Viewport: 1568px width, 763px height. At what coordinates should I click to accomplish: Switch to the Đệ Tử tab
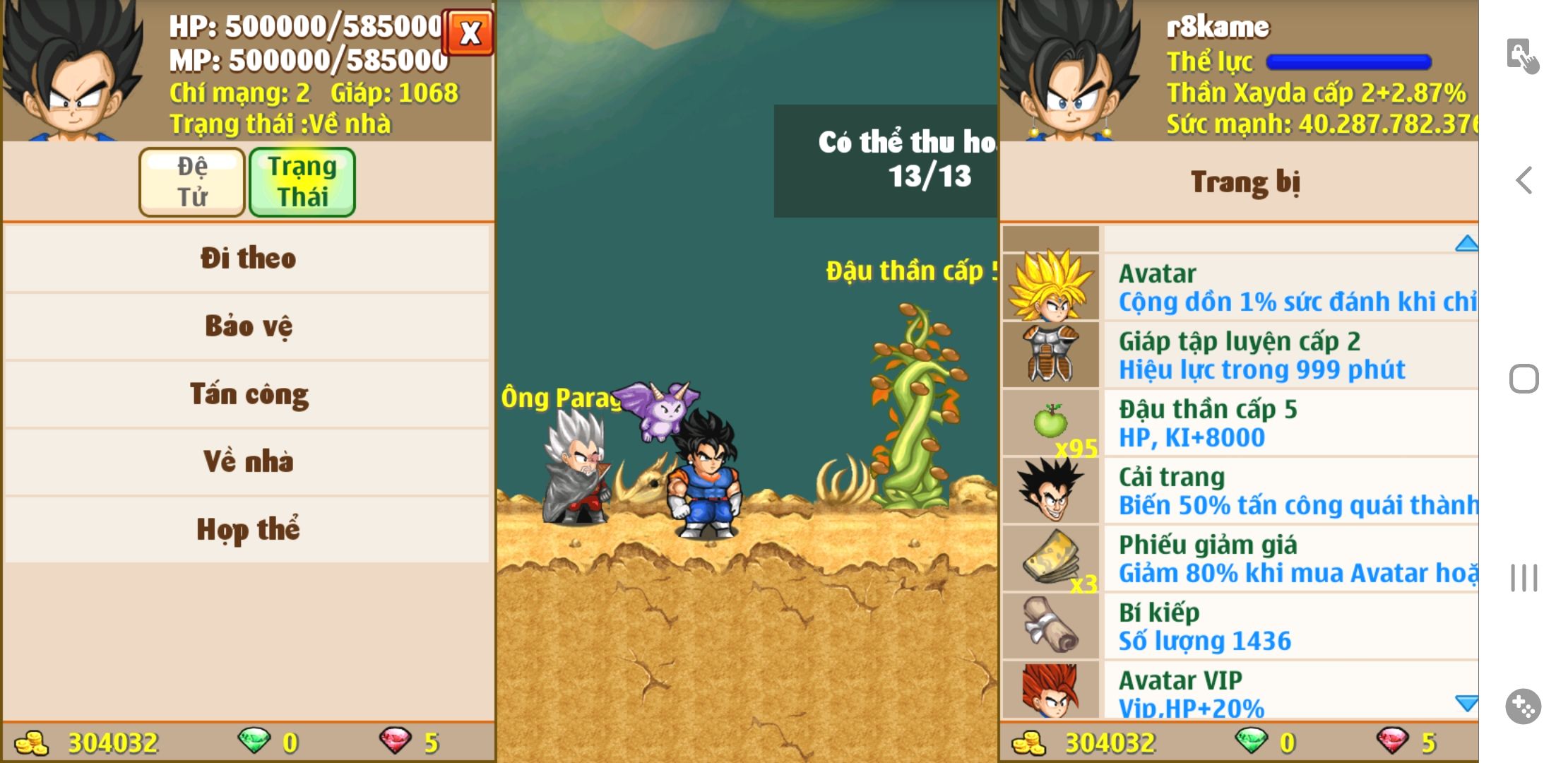tap(192, 182)
